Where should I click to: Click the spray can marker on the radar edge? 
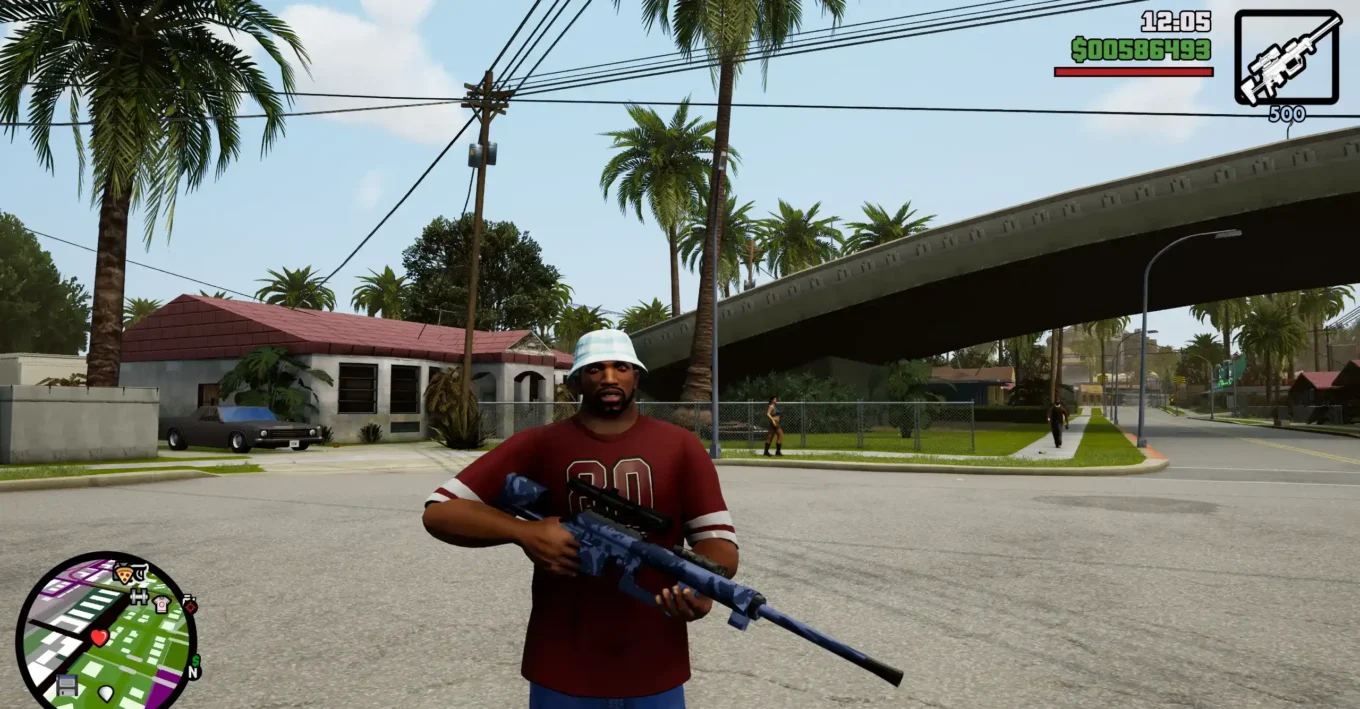189,604
